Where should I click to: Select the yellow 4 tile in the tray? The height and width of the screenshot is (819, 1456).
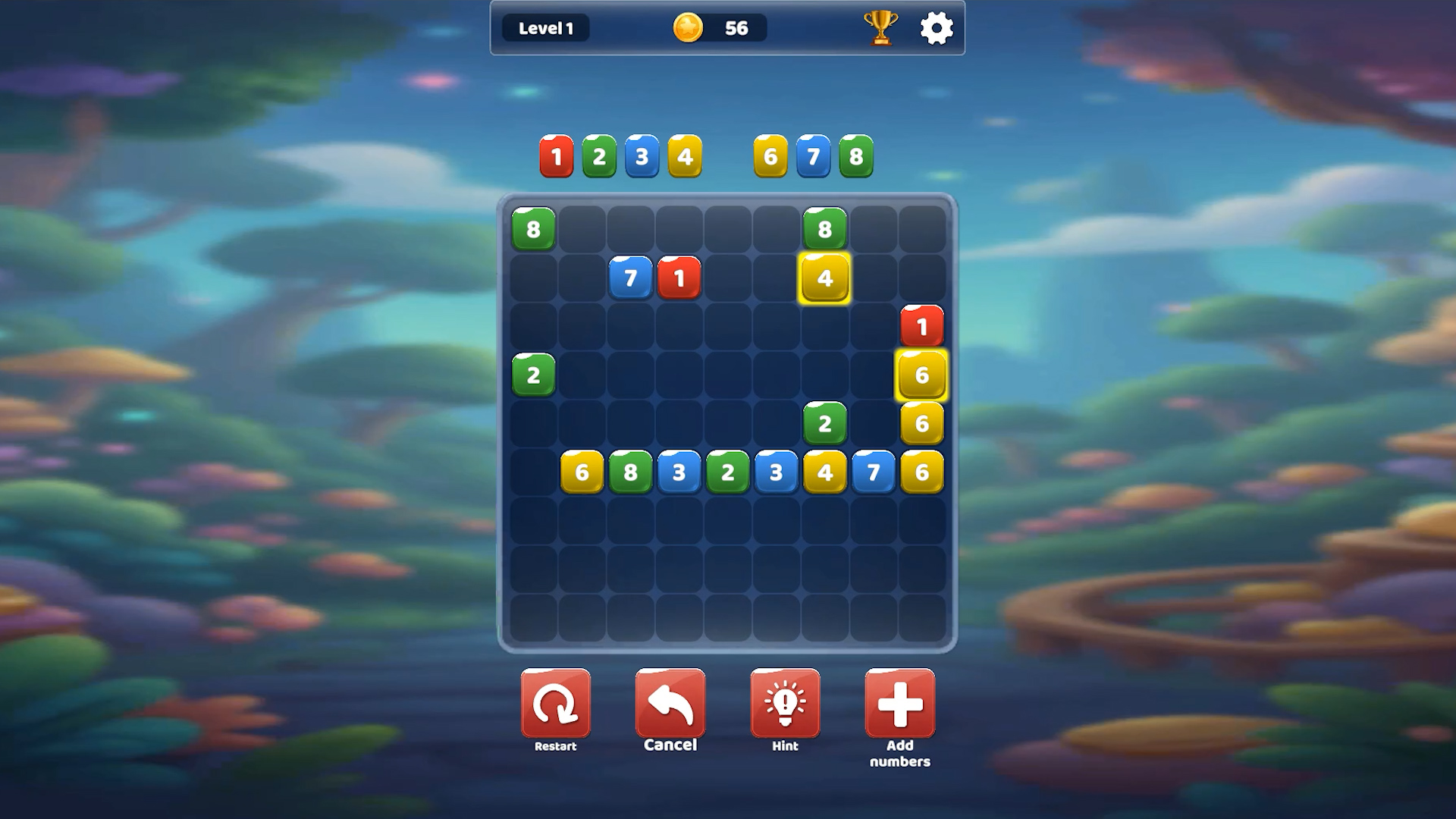[685, 157]
